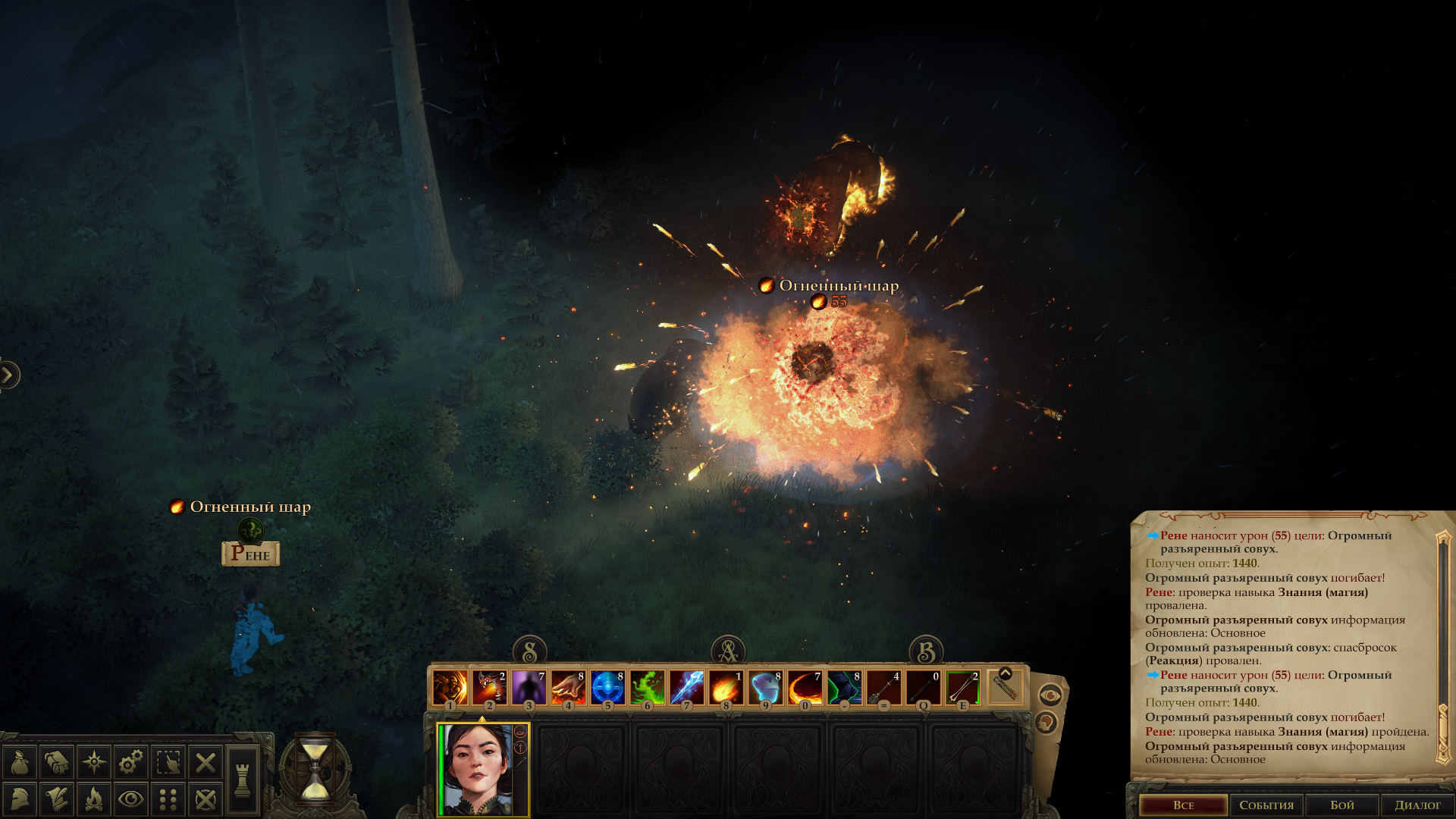Click the campfire rest button
Image resolution: width=1456 pixels, height=819 pixels.
[94, 799]
